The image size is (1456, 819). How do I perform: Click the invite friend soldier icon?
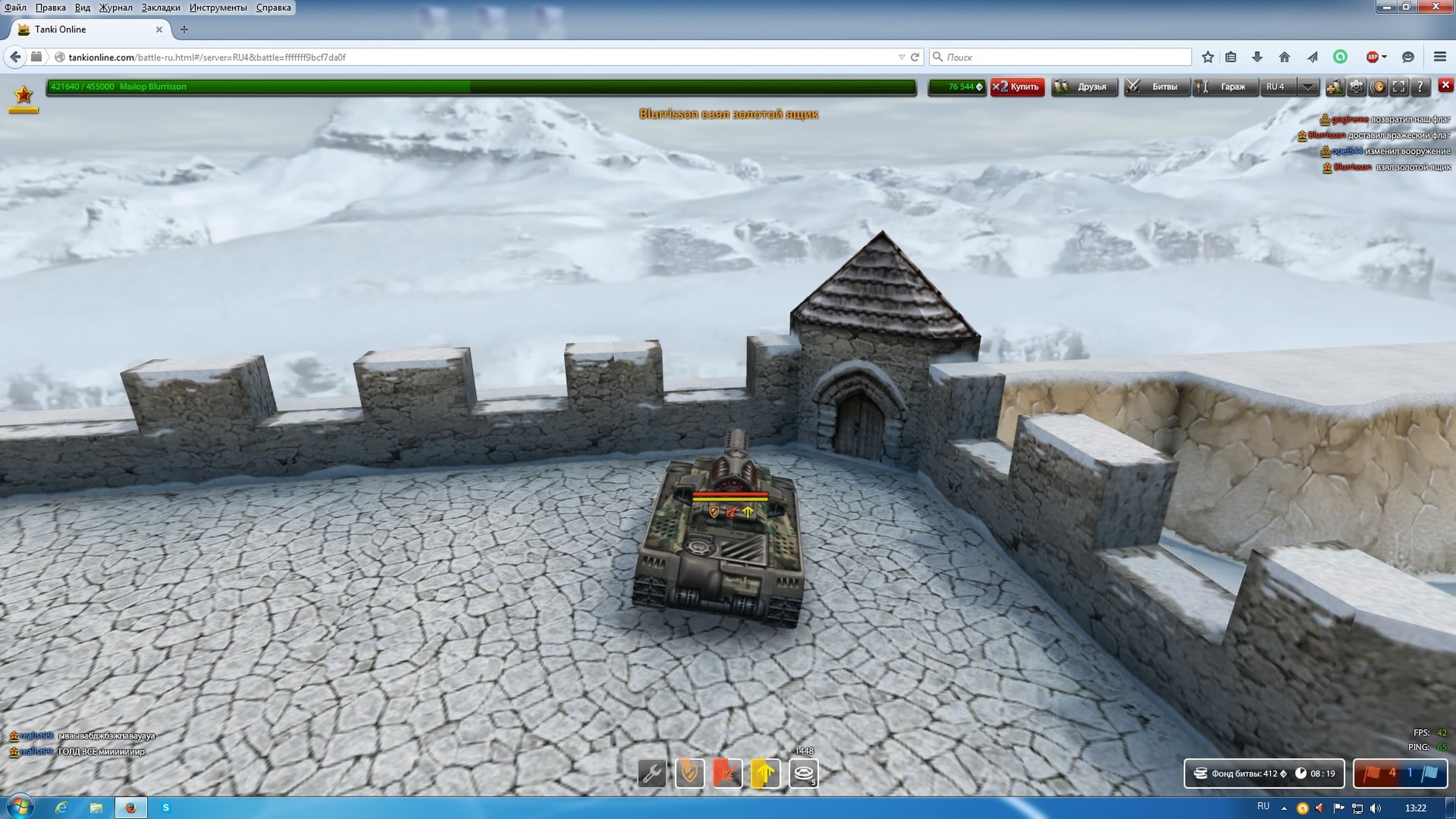1334,87
